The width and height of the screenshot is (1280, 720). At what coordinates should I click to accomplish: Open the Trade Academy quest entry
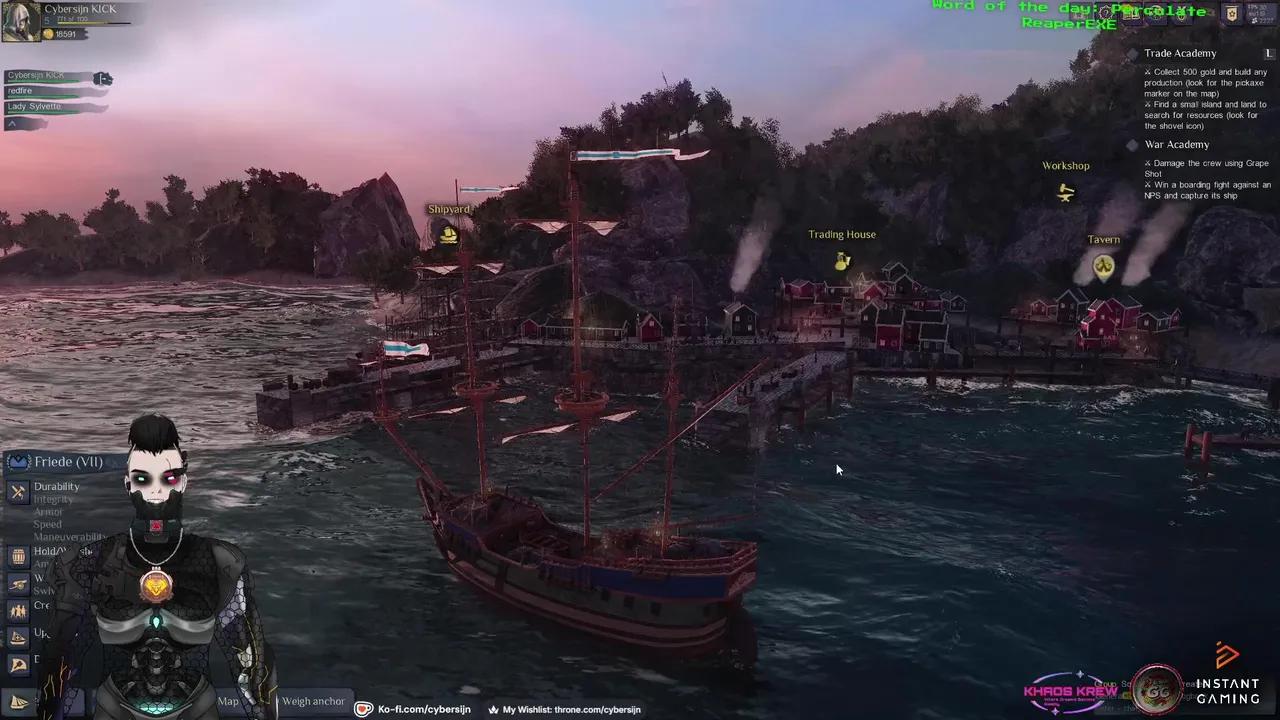point(1180,54)
